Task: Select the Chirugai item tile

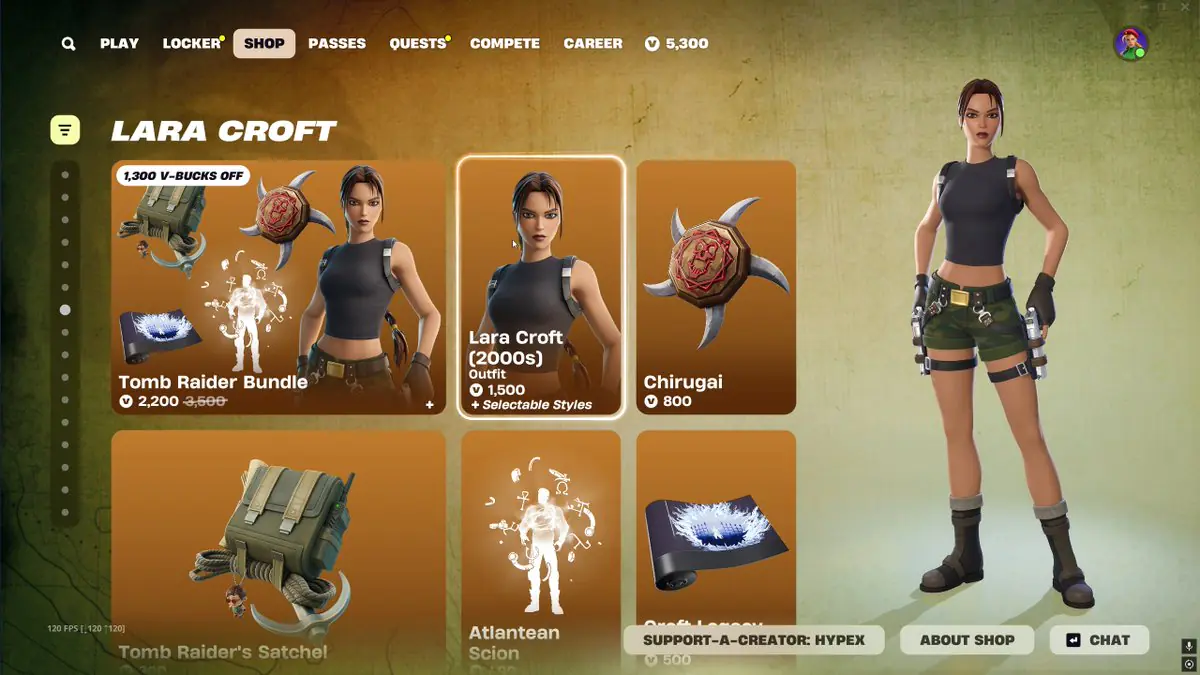Action: [x=716, y=287]
